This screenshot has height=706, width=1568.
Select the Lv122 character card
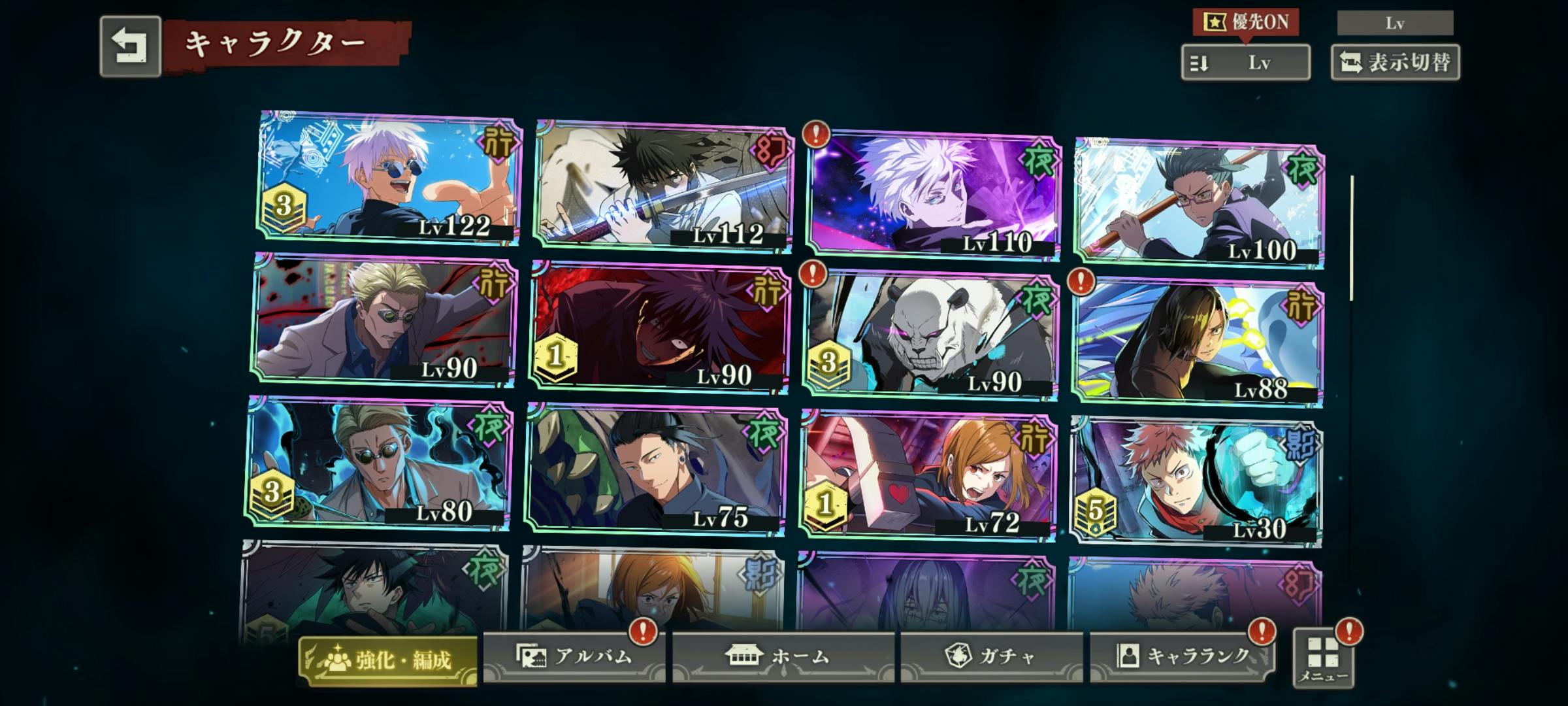tap(389, 178)
